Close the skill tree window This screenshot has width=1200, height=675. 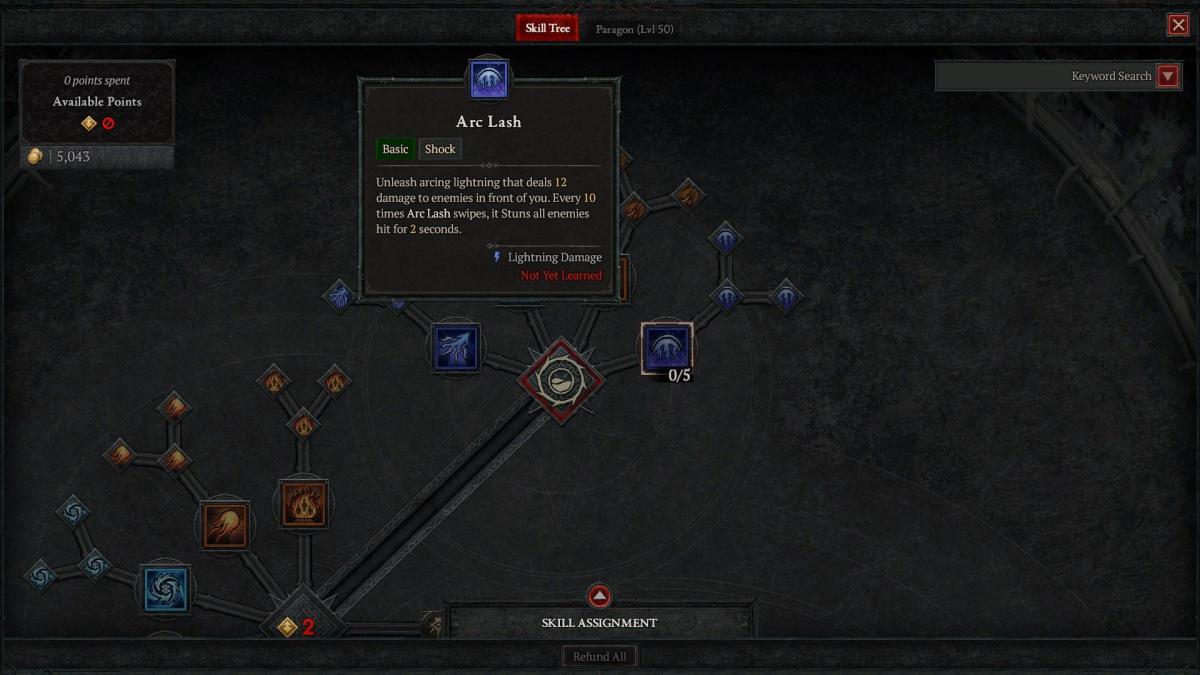1178,25
